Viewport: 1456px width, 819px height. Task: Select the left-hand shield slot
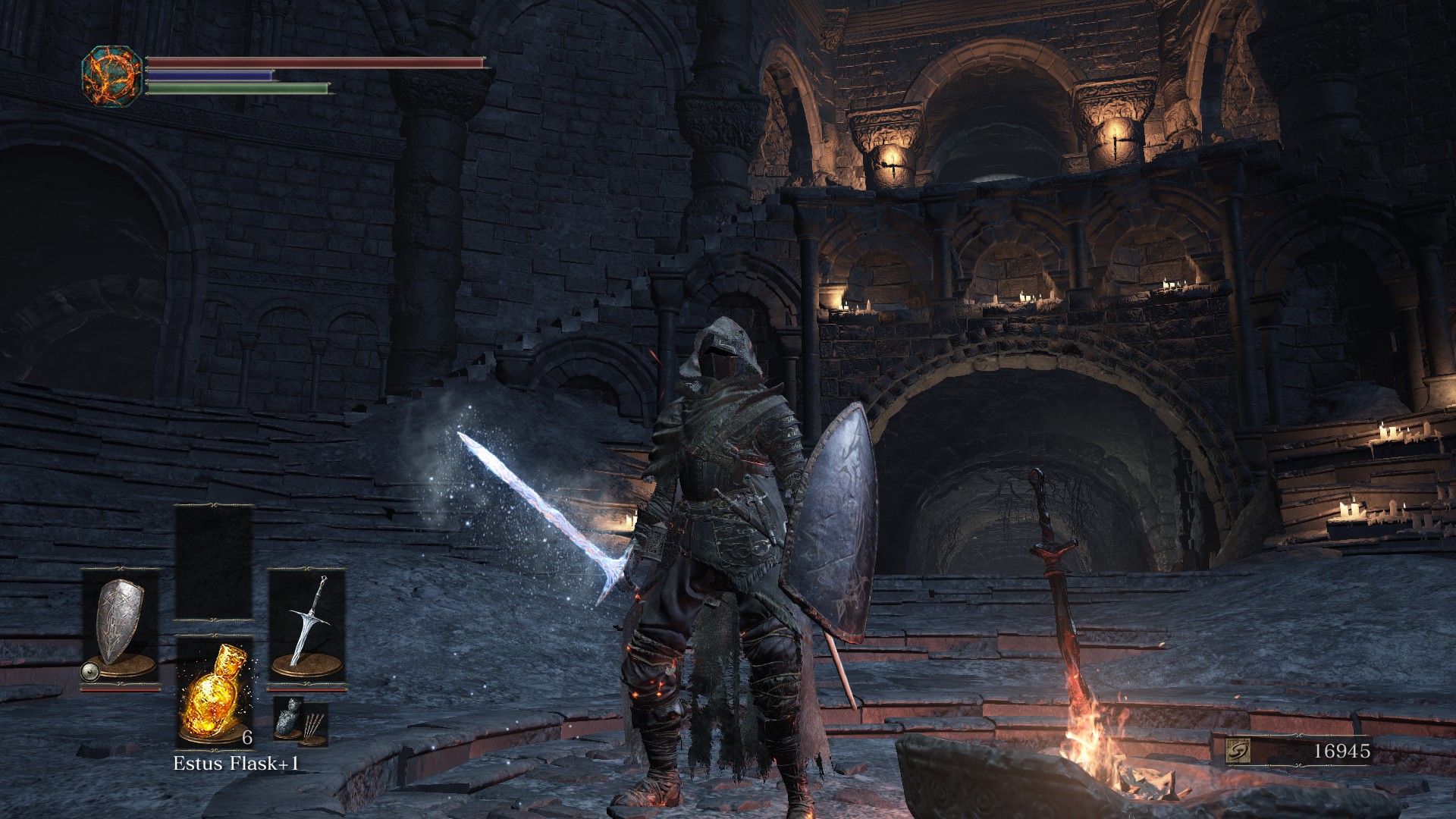pos(121,629)
